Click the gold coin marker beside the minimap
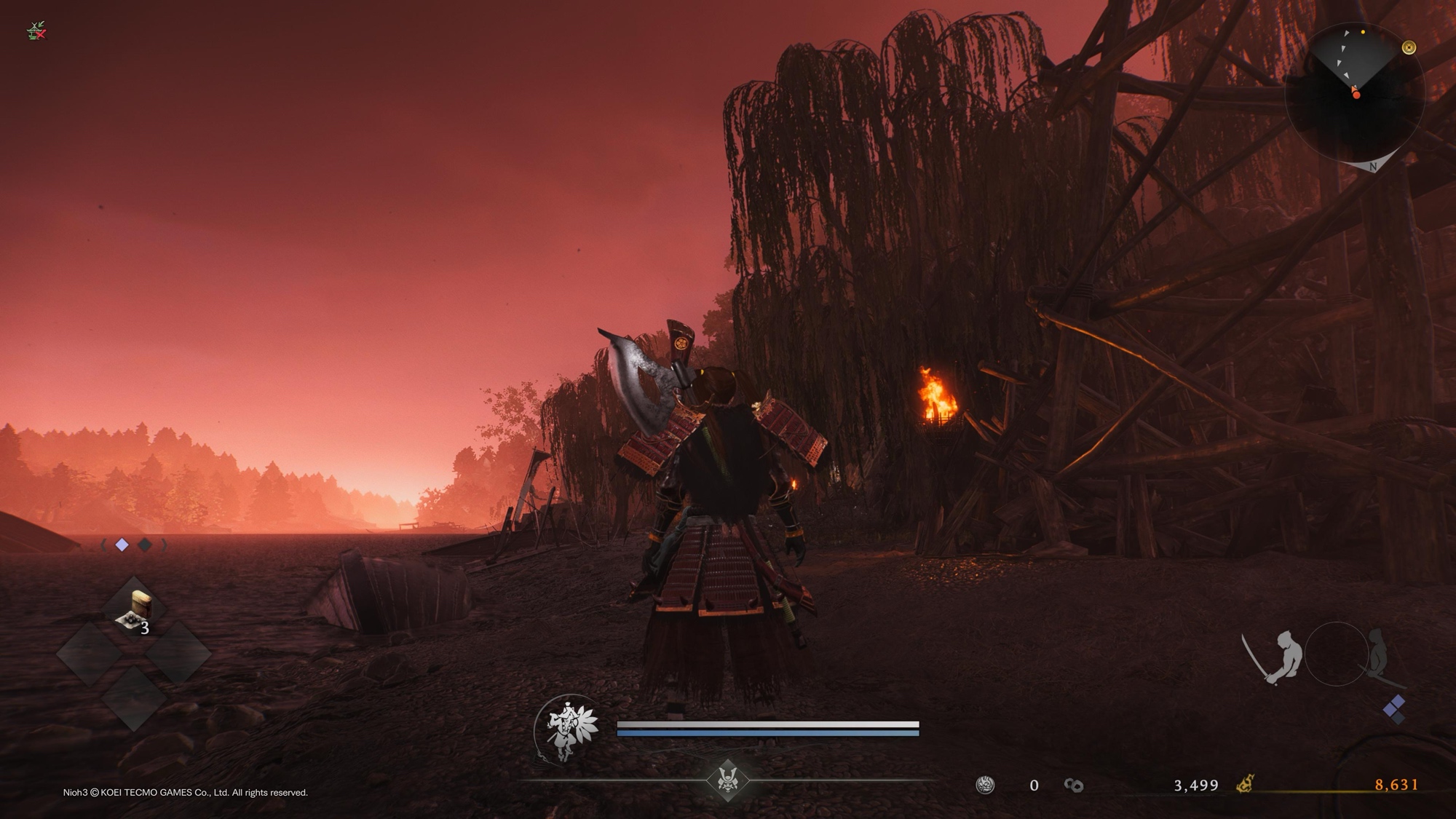The height and width of the screenshot is (819, 1456). pos(1409,47)
